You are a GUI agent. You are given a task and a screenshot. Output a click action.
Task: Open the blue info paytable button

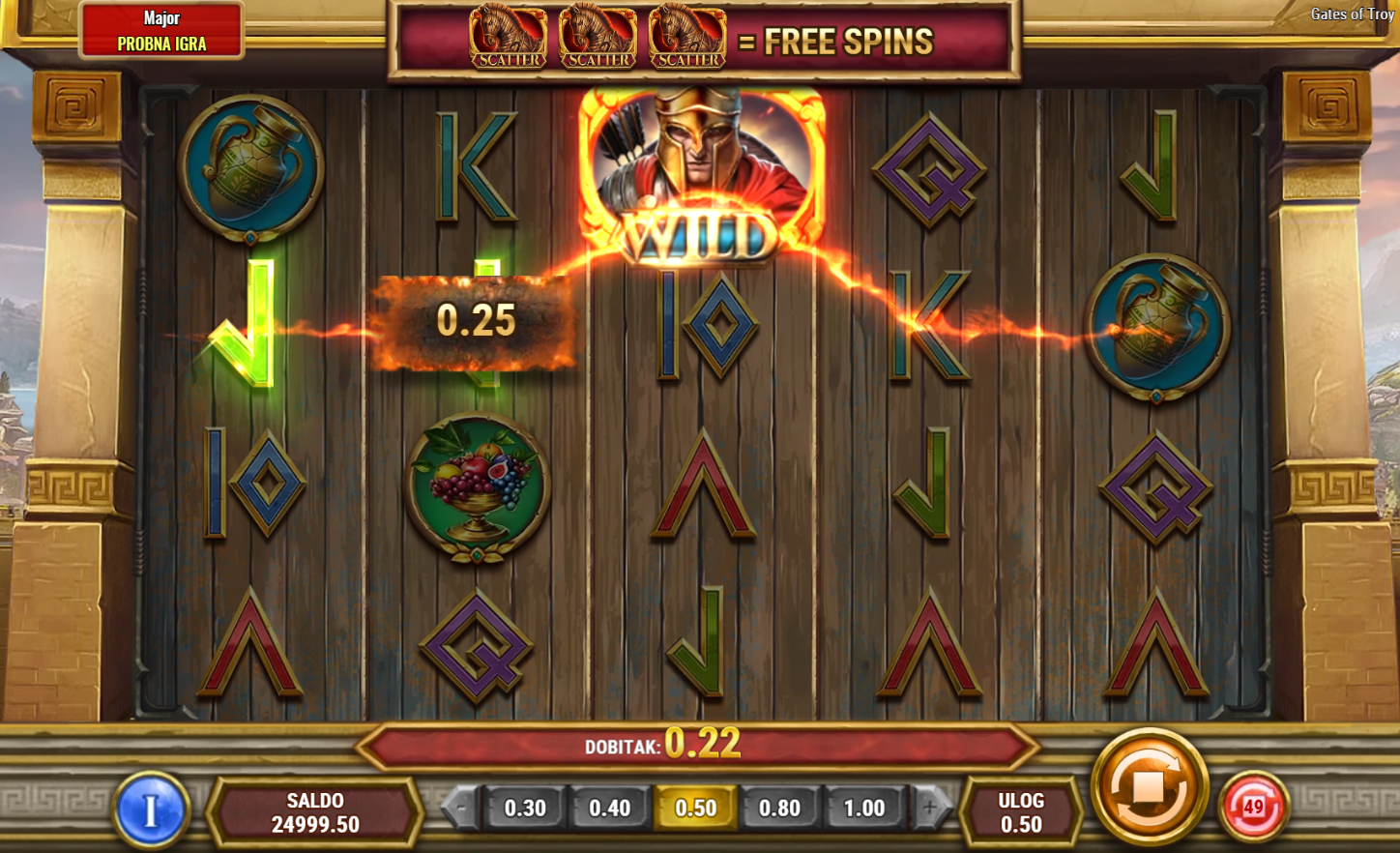[150, 810]
